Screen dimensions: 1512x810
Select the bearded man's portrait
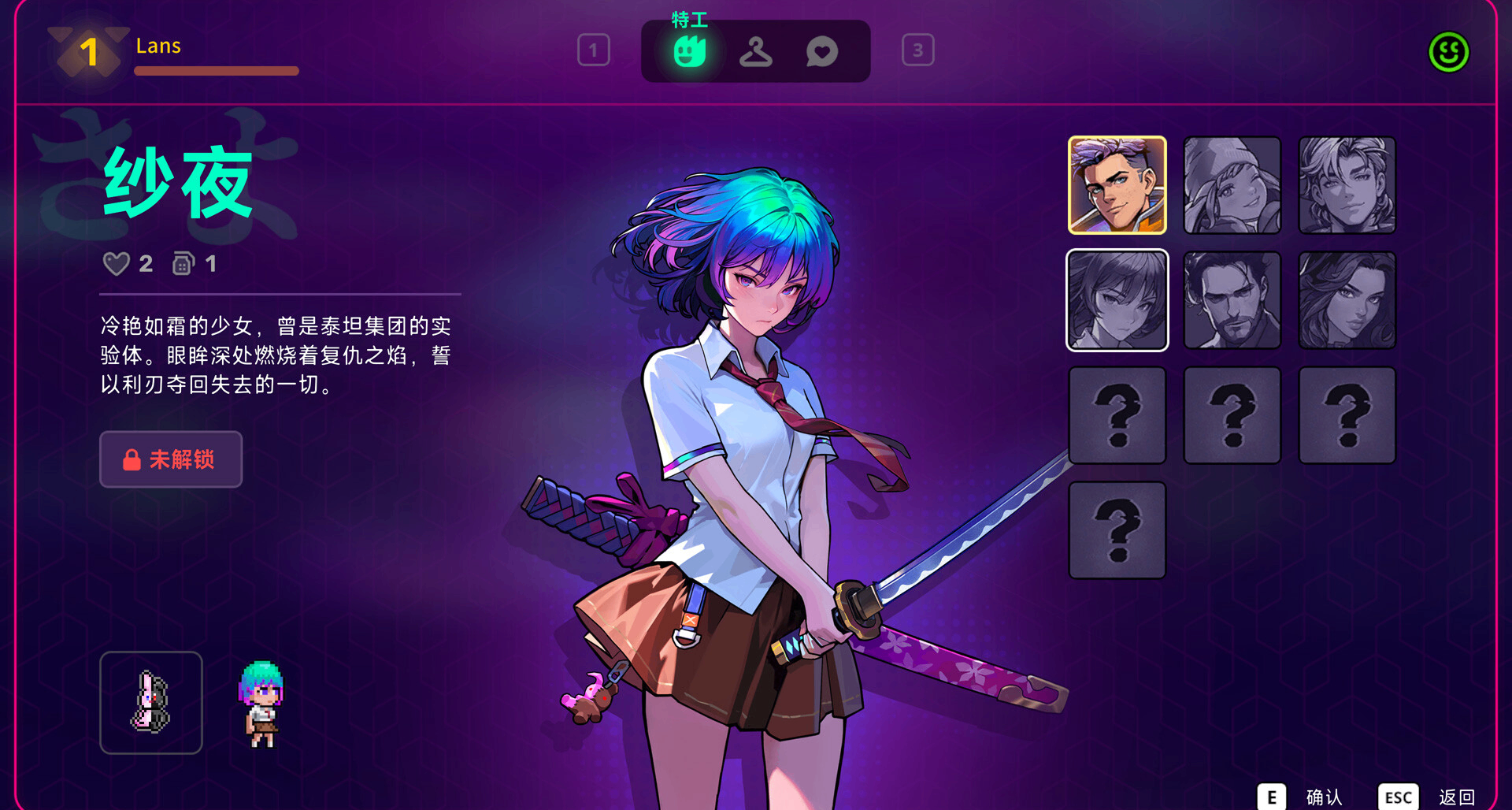1232,299
